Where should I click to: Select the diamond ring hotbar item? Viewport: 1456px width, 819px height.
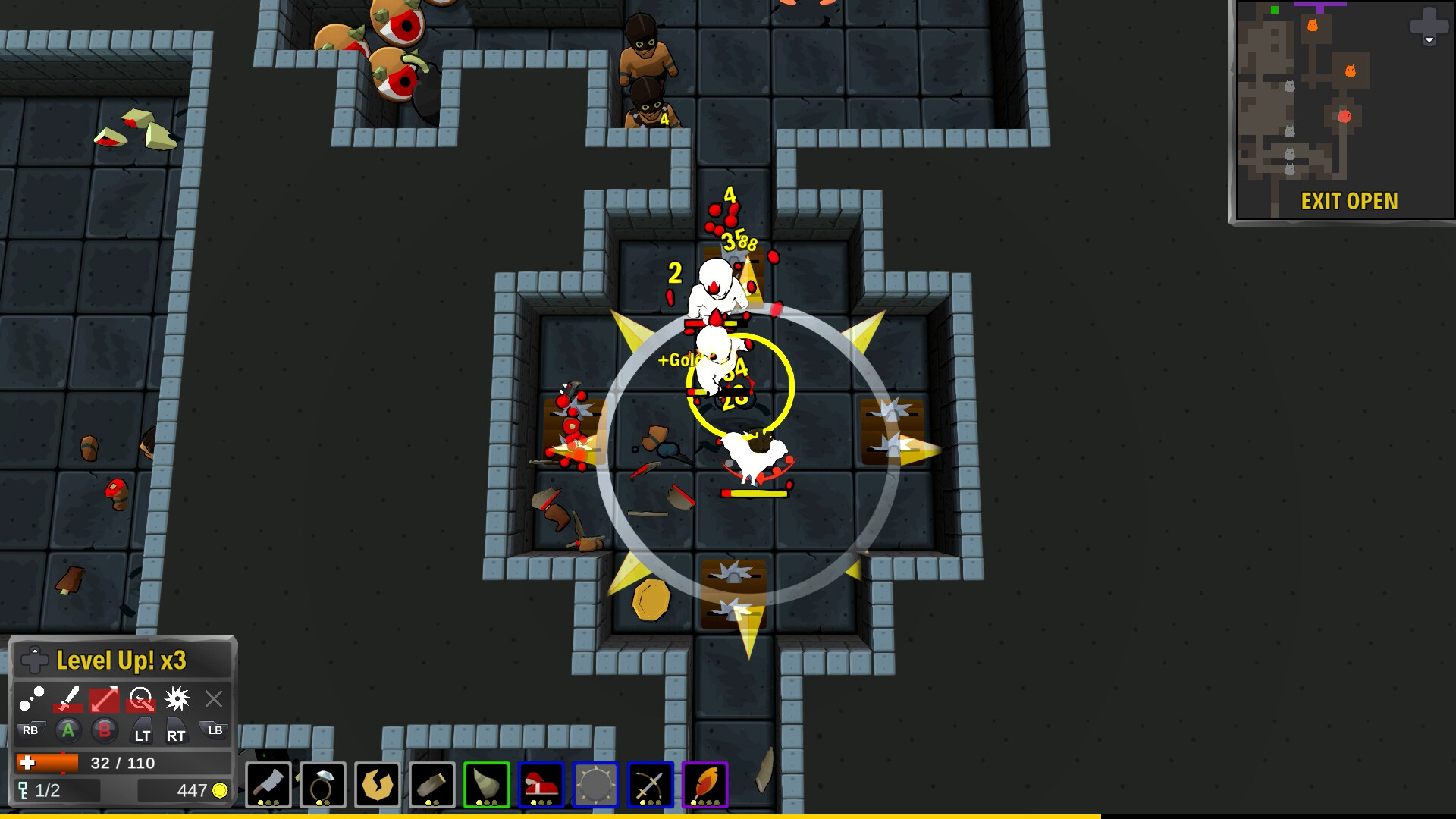[322, 784]
